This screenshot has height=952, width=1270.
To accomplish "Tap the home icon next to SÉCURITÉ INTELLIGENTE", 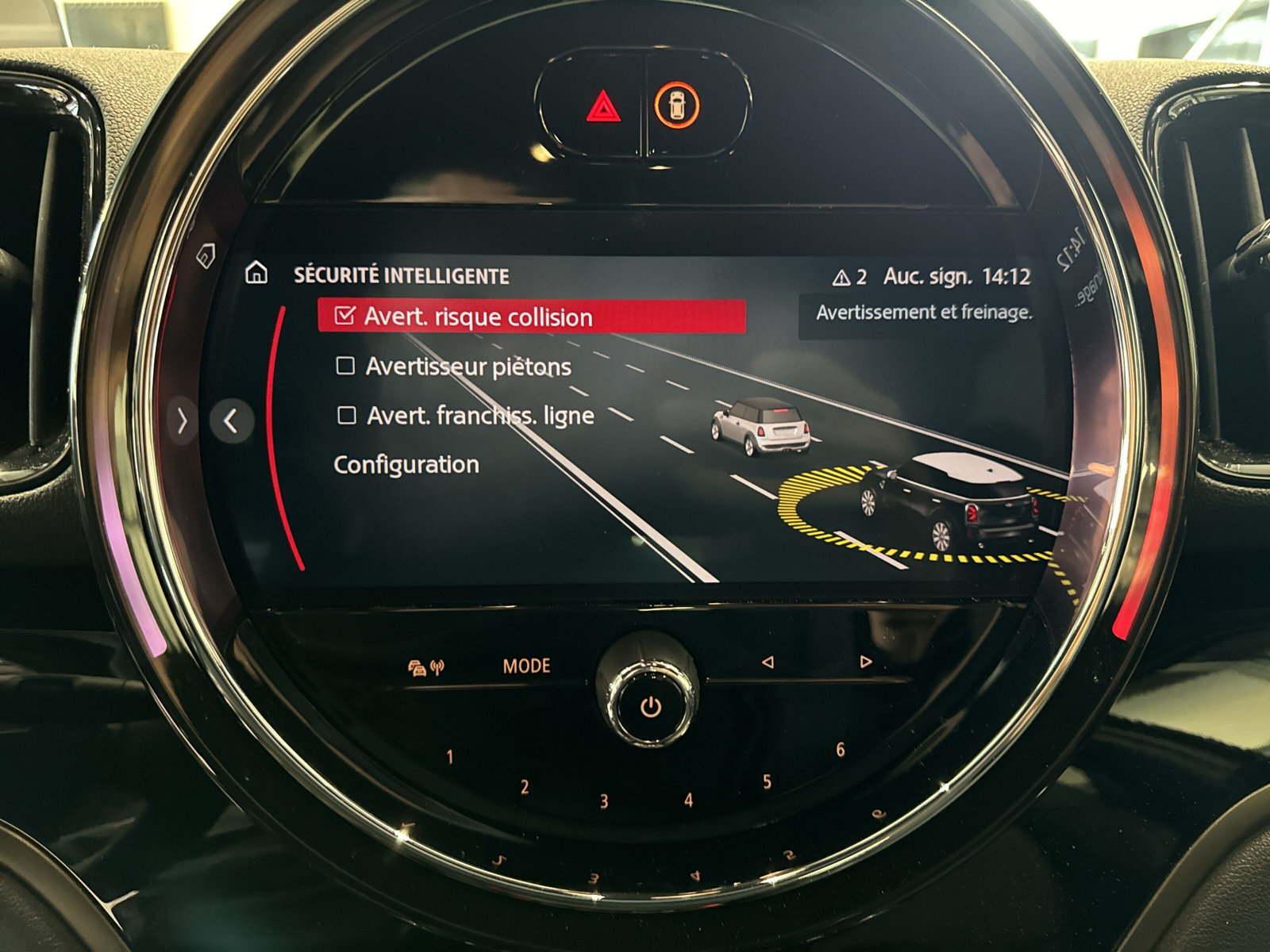I will 256,274.
